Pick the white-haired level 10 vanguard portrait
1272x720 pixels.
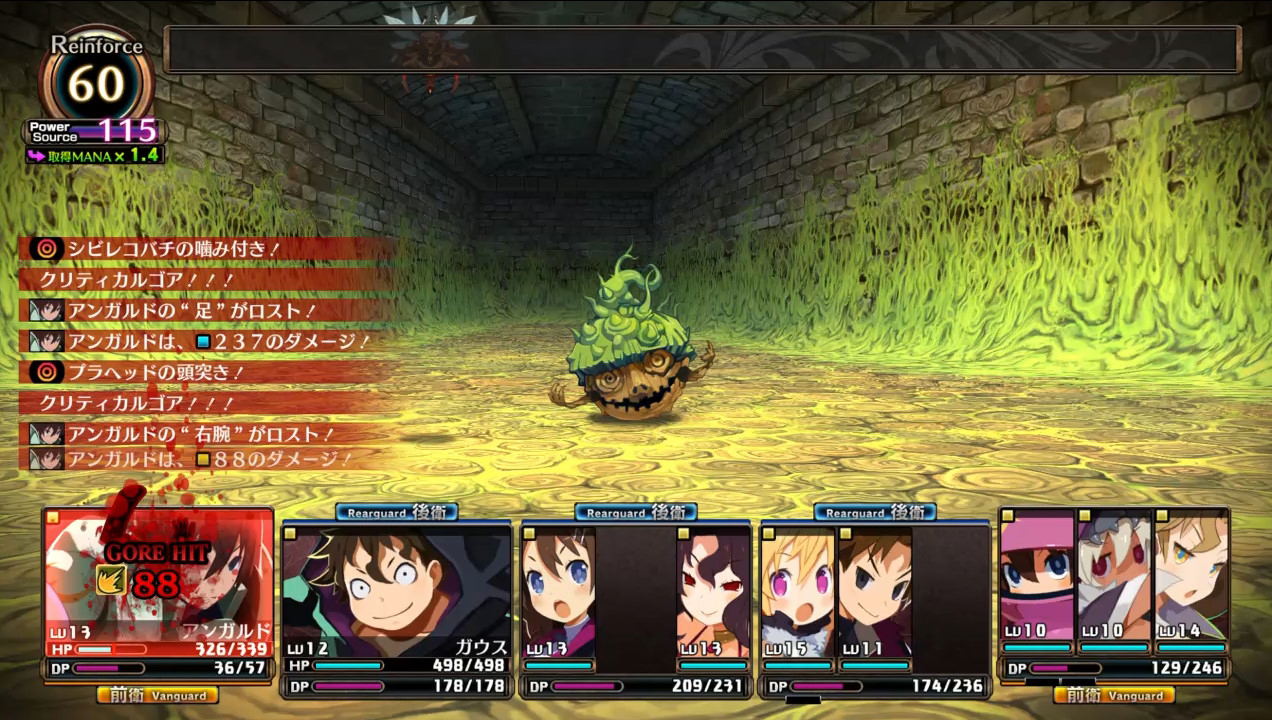point(1114,576)
